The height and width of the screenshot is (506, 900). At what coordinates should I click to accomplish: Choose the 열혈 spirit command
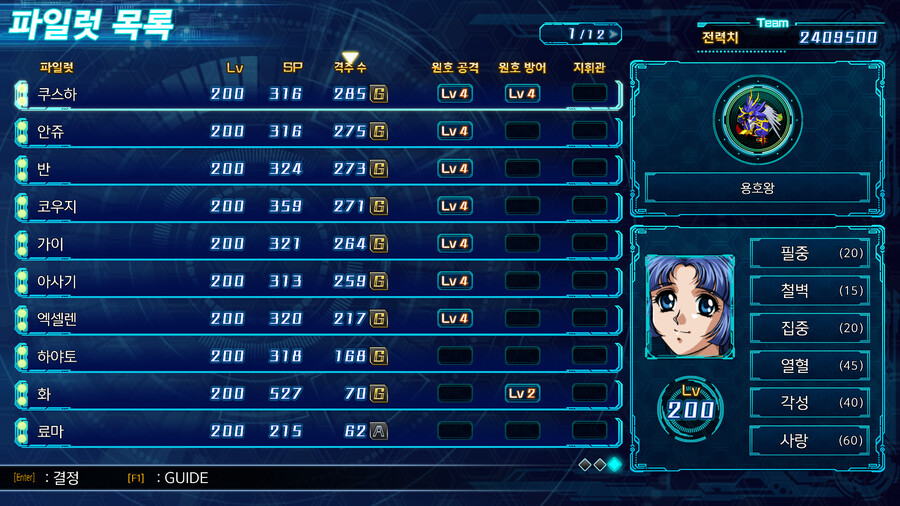[809, 365]
